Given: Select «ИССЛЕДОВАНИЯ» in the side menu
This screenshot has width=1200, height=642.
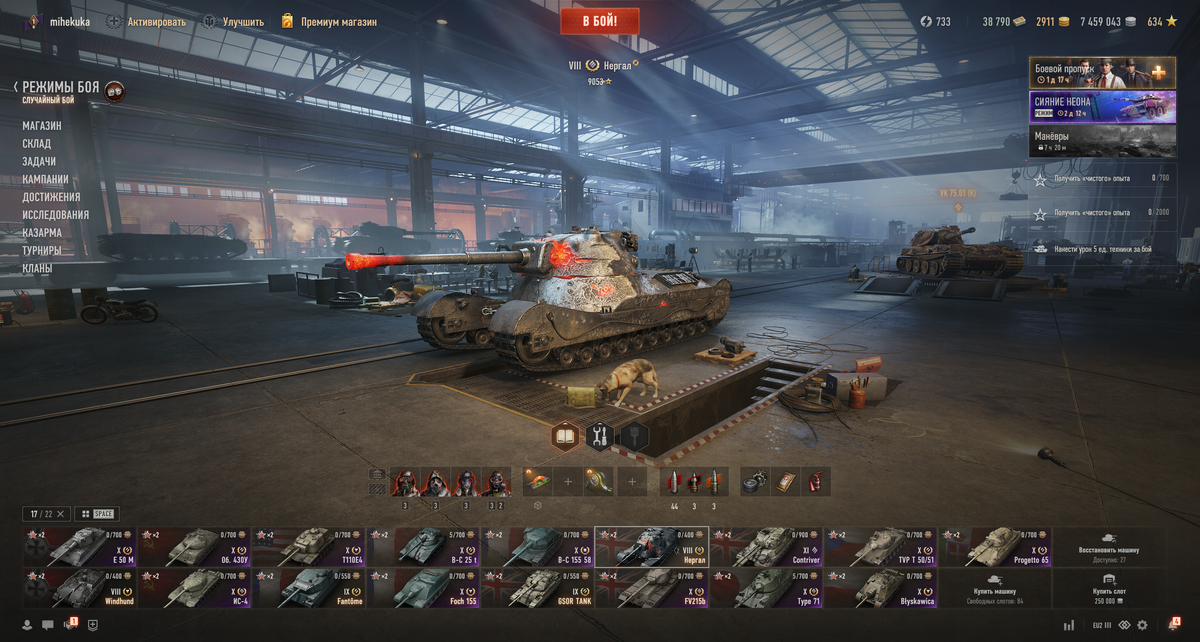Looking at the screenshot, I should click(x=56, y=215).
